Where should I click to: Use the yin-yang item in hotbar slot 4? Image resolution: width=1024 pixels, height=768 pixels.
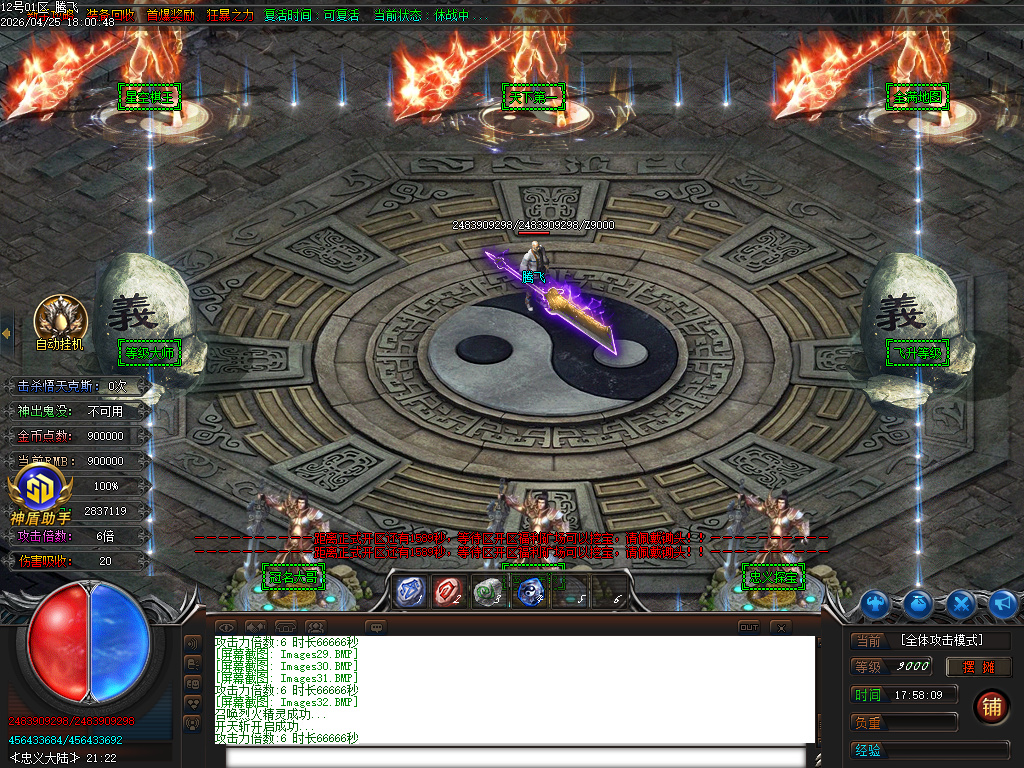pos(529,592)
